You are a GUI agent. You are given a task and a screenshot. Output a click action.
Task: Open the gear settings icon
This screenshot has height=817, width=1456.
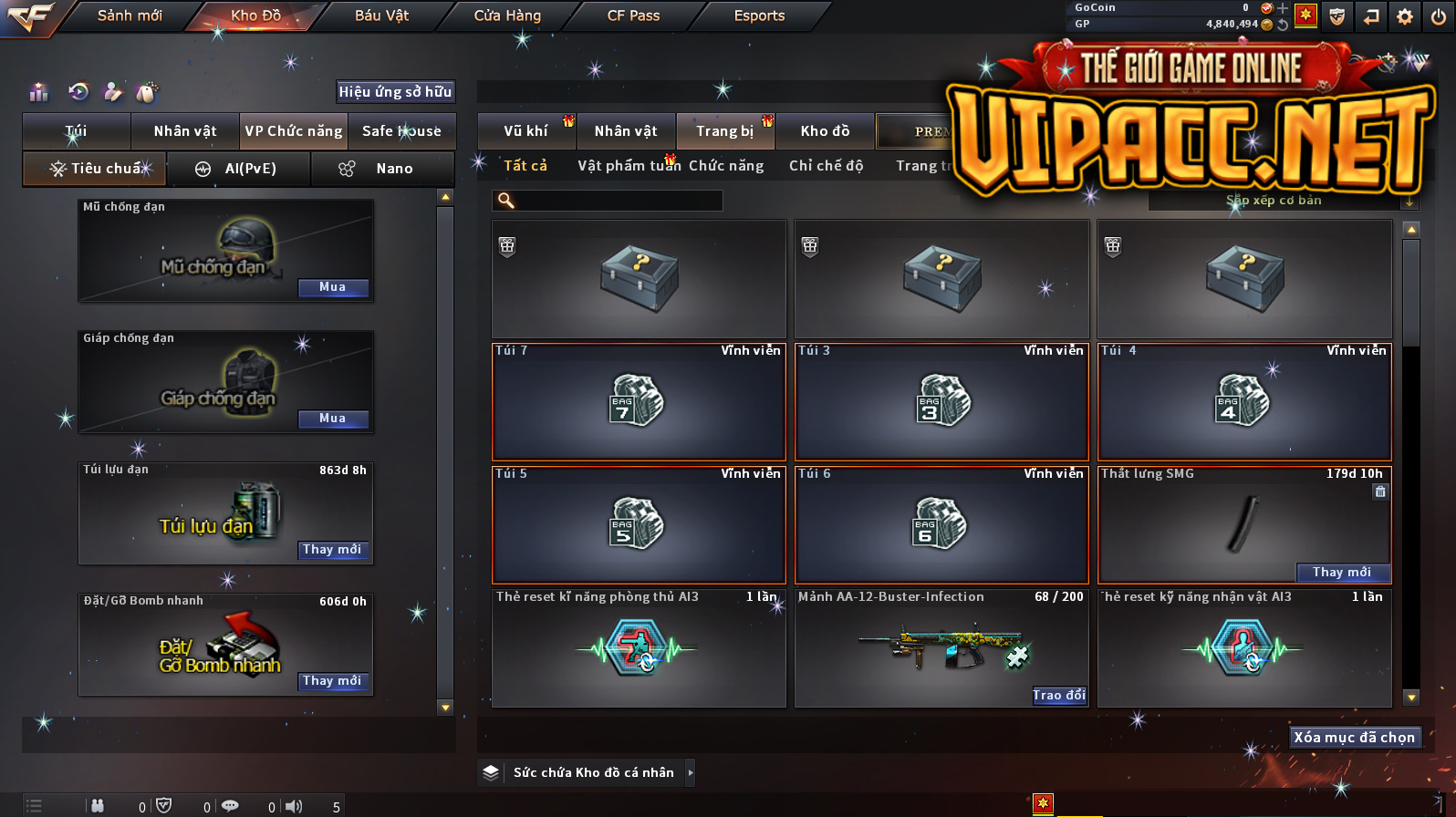coord(1405,16)
